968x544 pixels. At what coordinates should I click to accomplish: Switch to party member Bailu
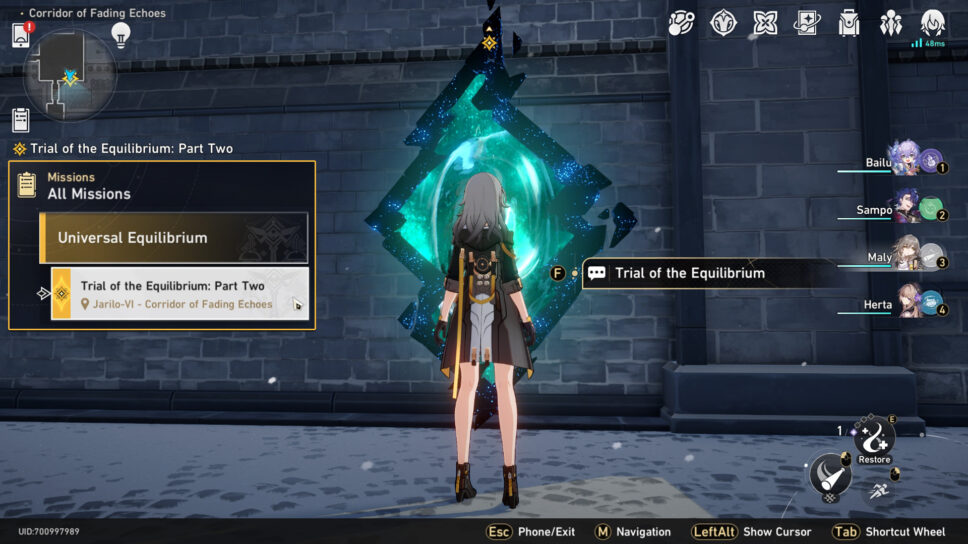909,160
